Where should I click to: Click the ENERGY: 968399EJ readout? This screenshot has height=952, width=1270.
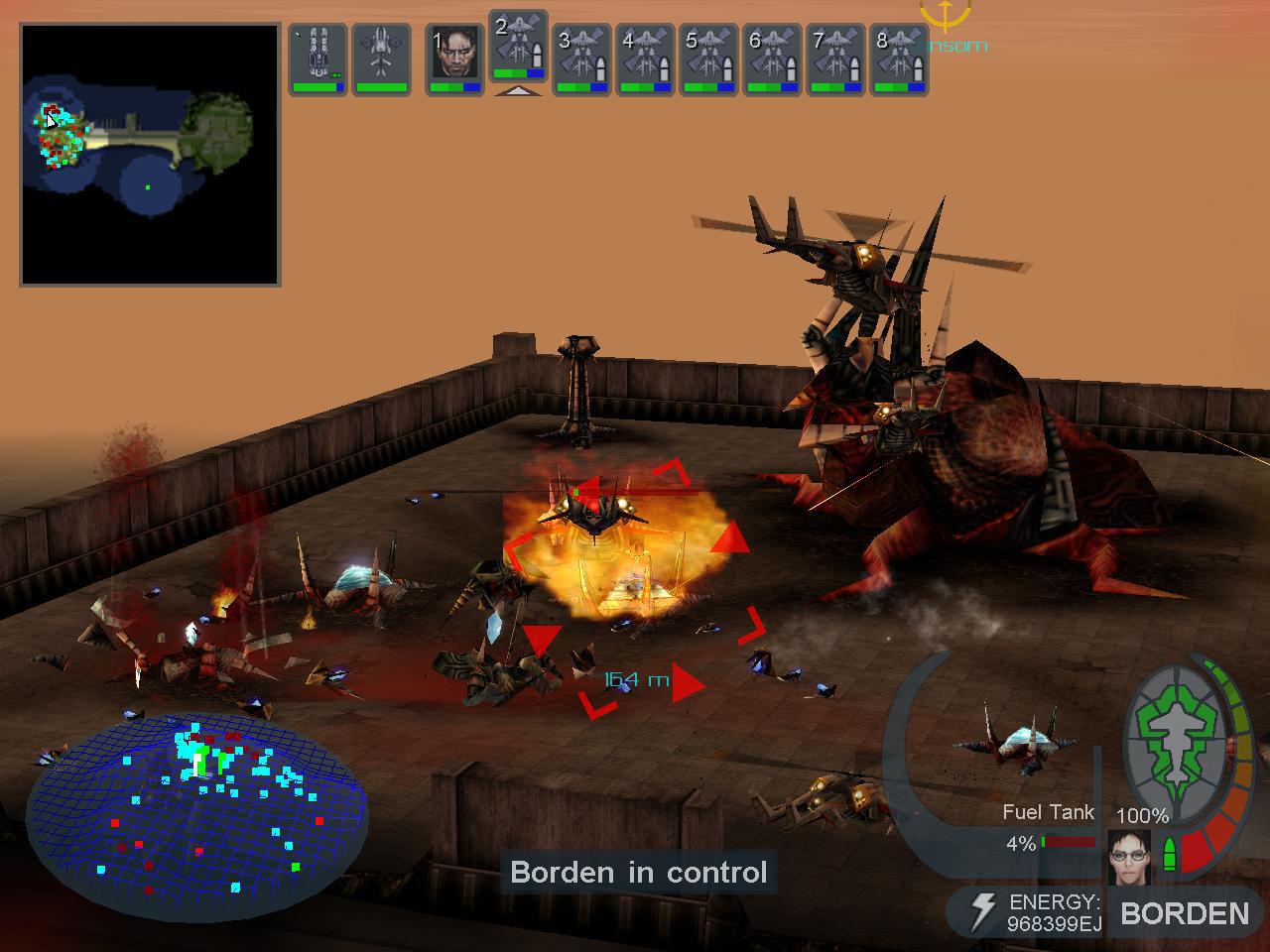pos(1052,910)
